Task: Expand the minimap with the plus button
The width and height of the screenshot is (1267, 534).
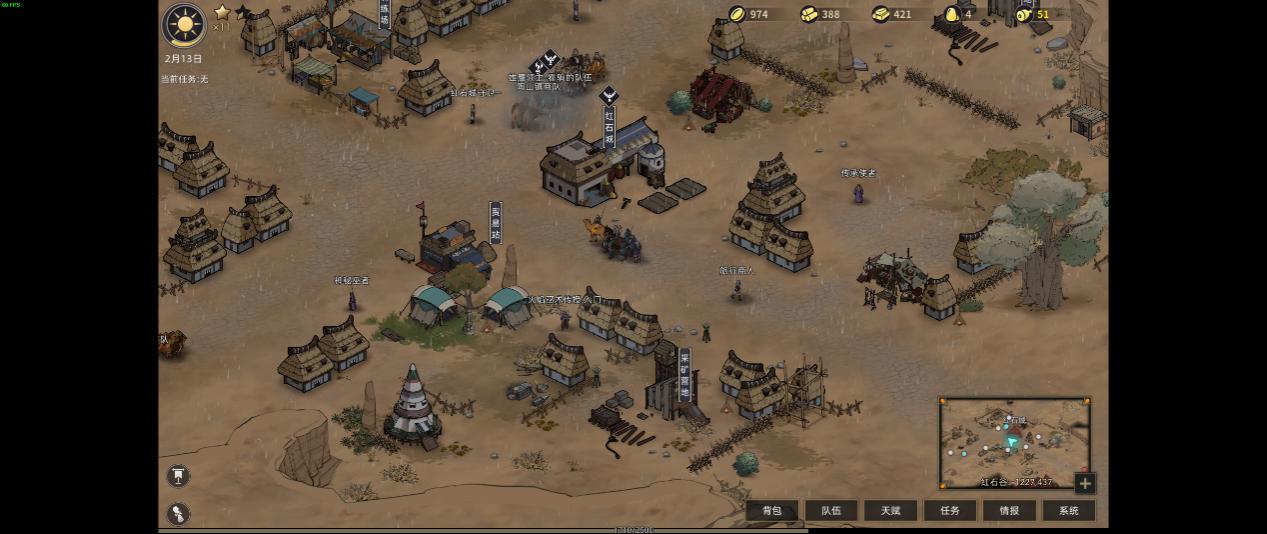Action: (1085, 484)
